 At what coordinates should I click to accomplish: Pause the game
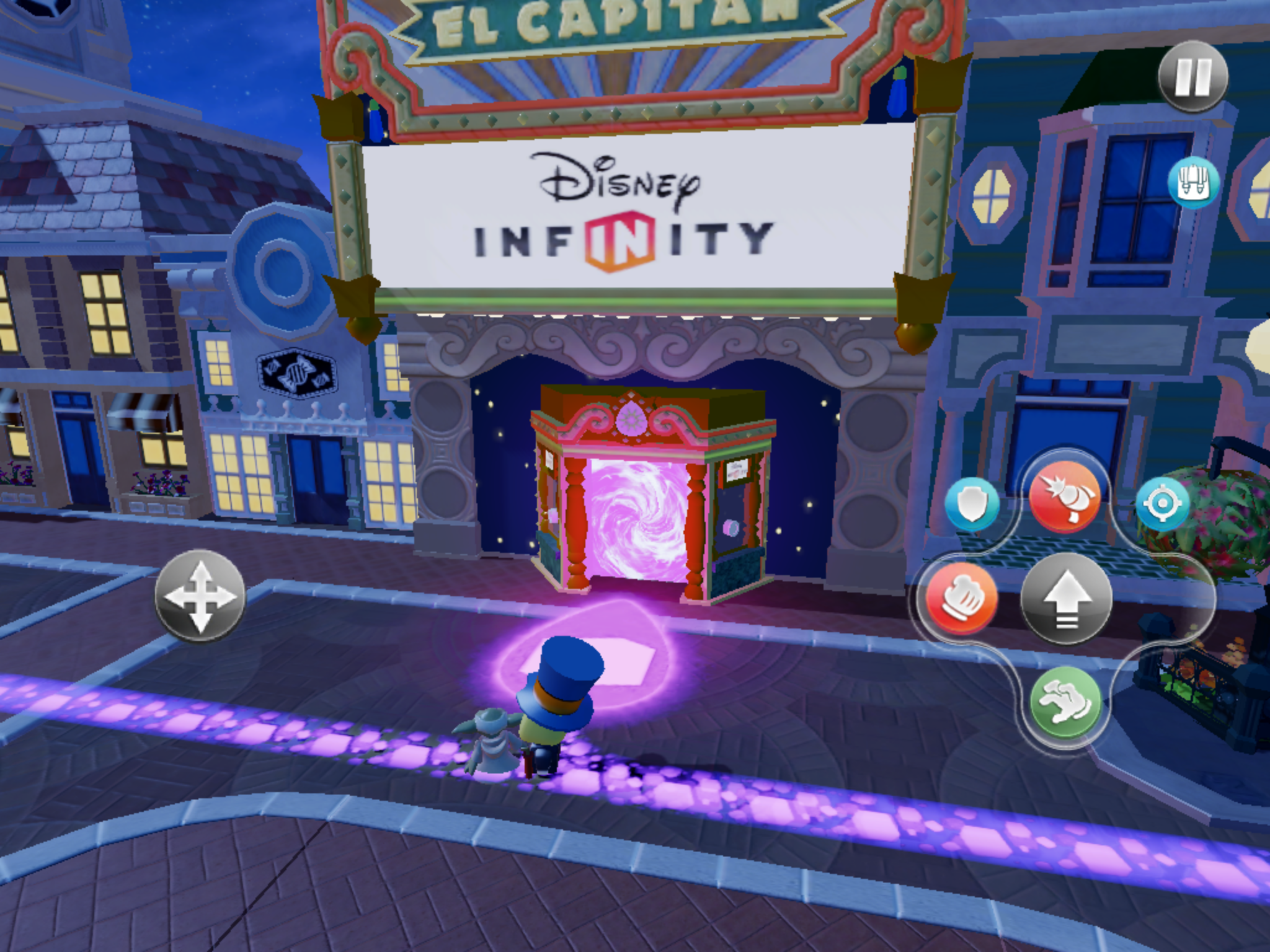tap(1193, 77)
